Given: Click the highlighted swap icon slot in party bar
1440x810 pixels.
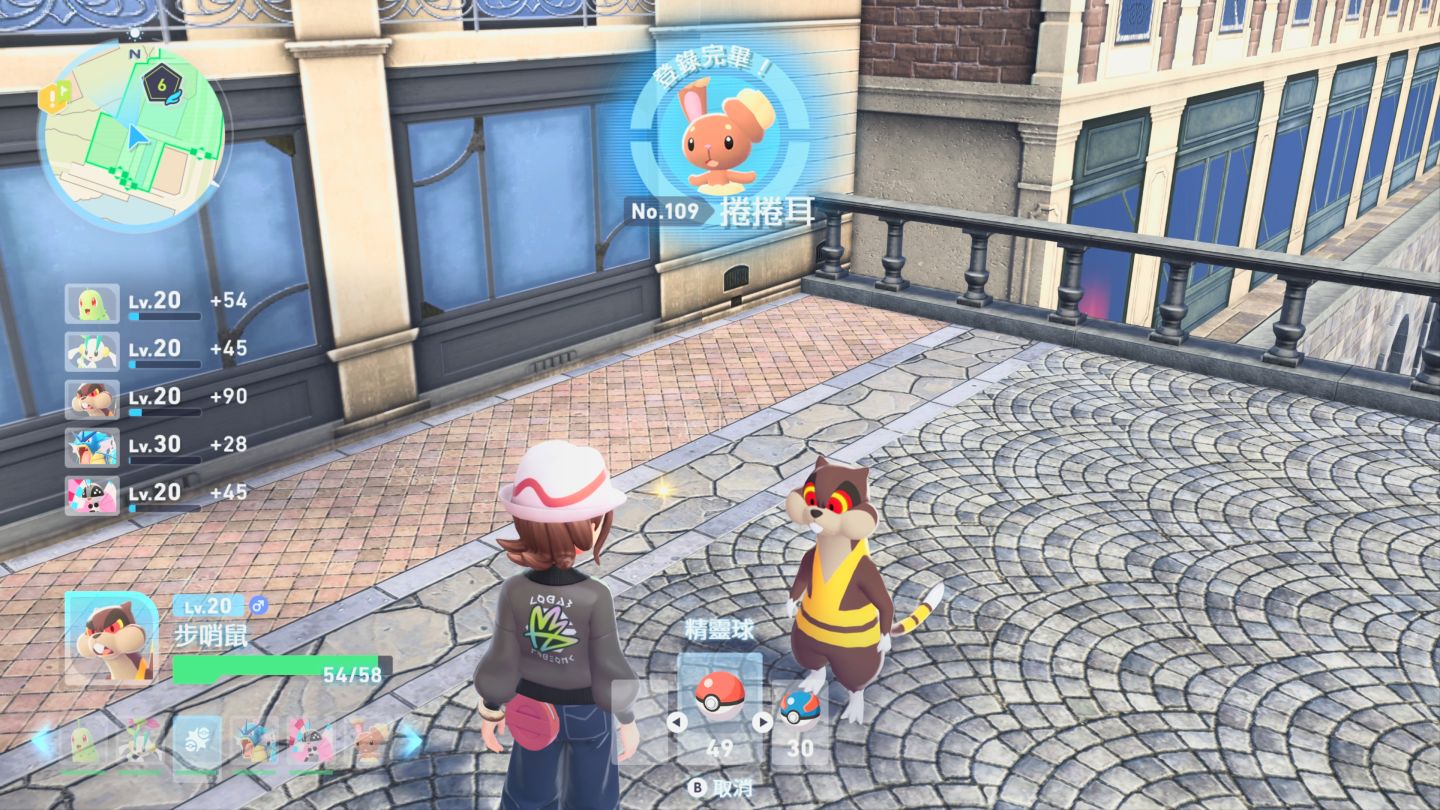Looking at the screenshot, I should (x=196, y=742).
